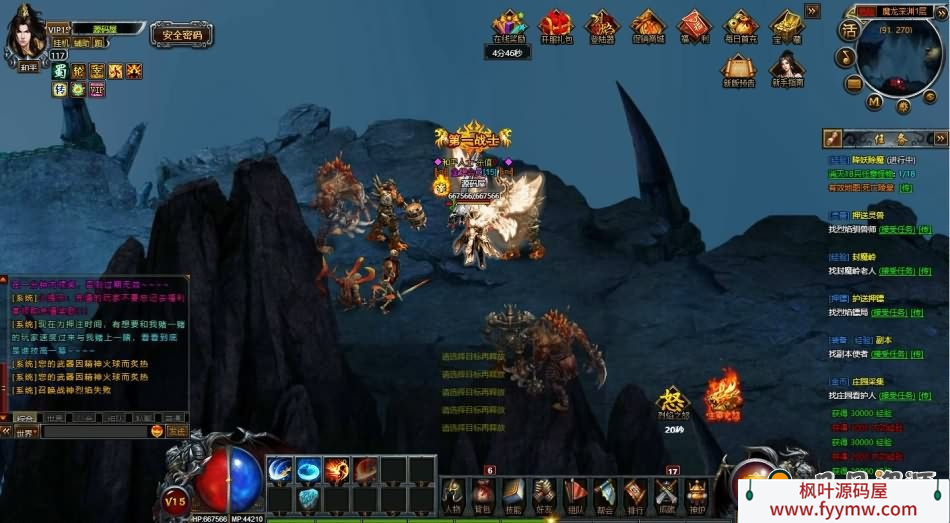Open the 背包 bag inventory
The height and width of the screenshot is (523, 950).
483,493
